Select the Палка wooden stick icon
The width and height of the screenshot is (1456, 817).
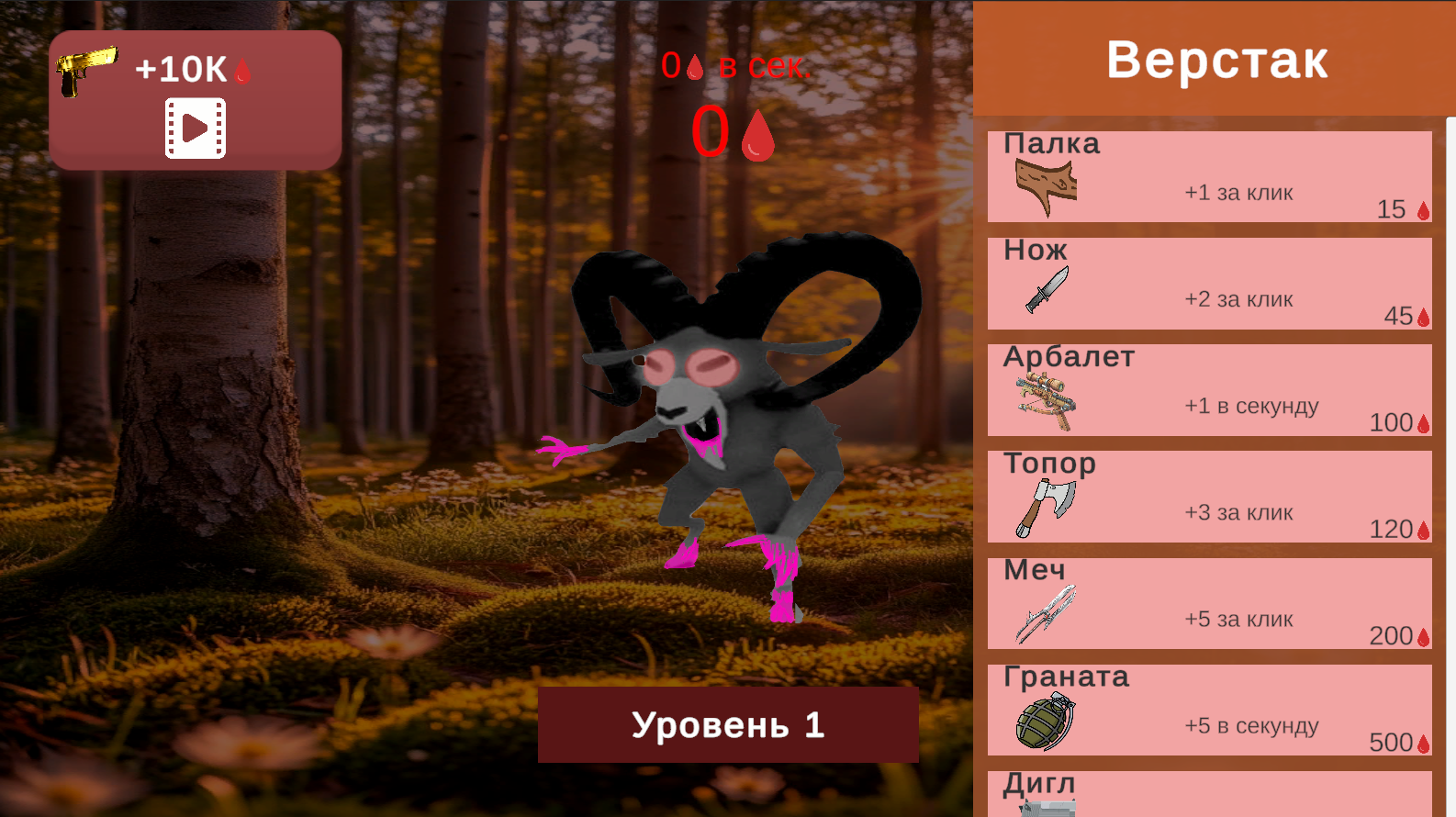click(x=1044, y=179)
